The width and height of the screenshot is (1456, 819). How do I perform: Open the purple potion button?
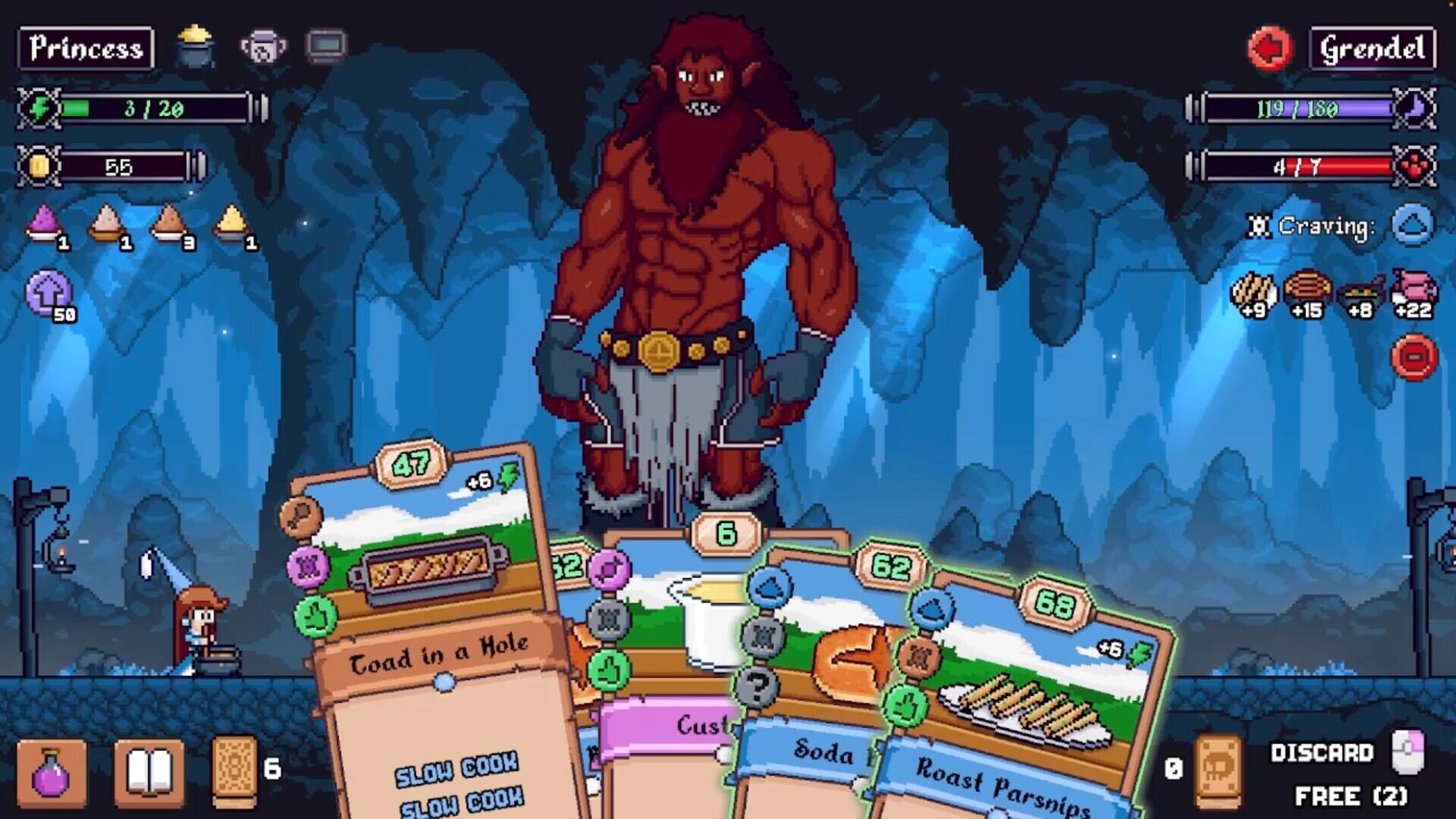click(52, 773)
